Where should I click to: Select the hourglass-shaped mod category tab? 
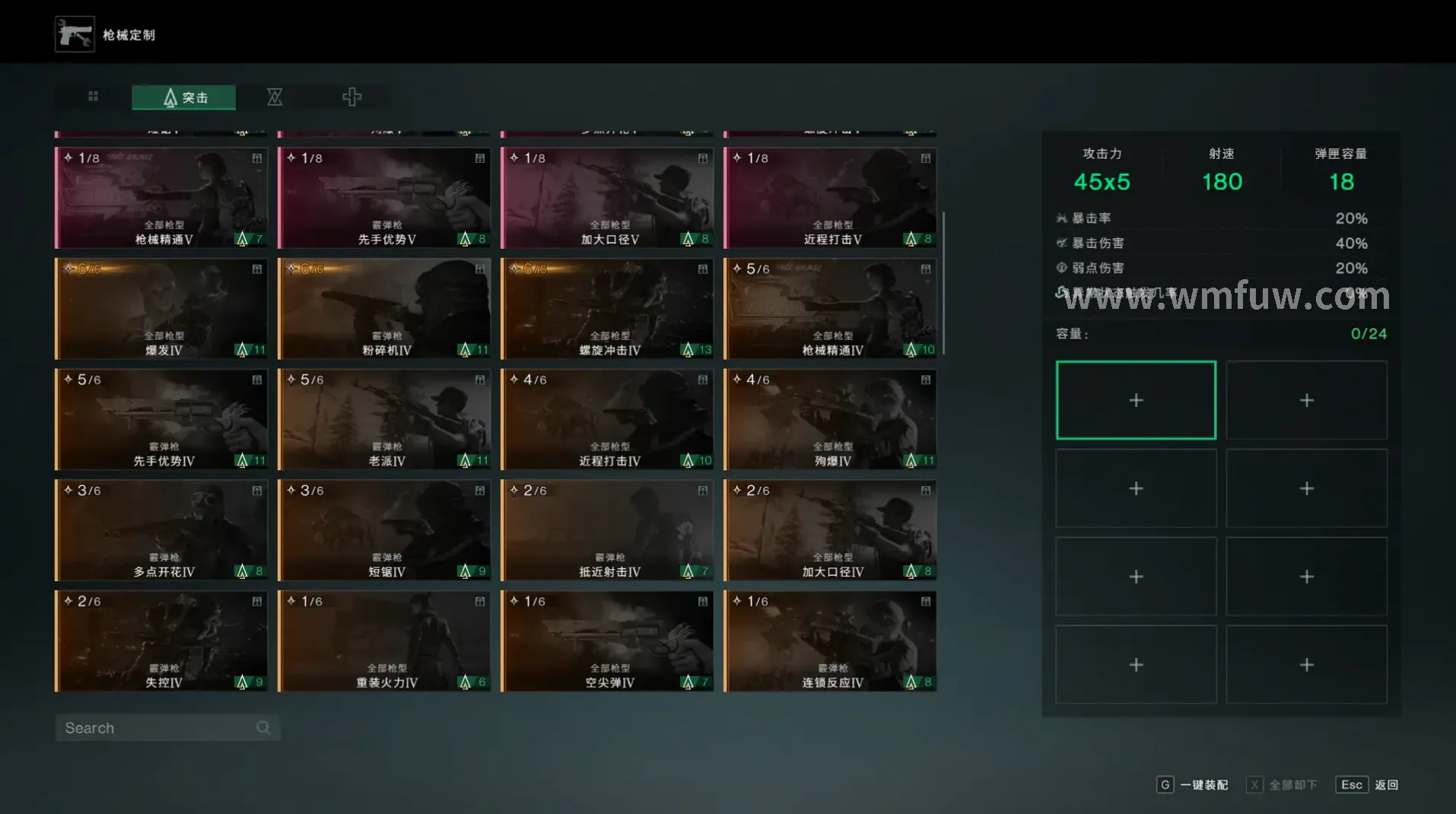[275, 97]
